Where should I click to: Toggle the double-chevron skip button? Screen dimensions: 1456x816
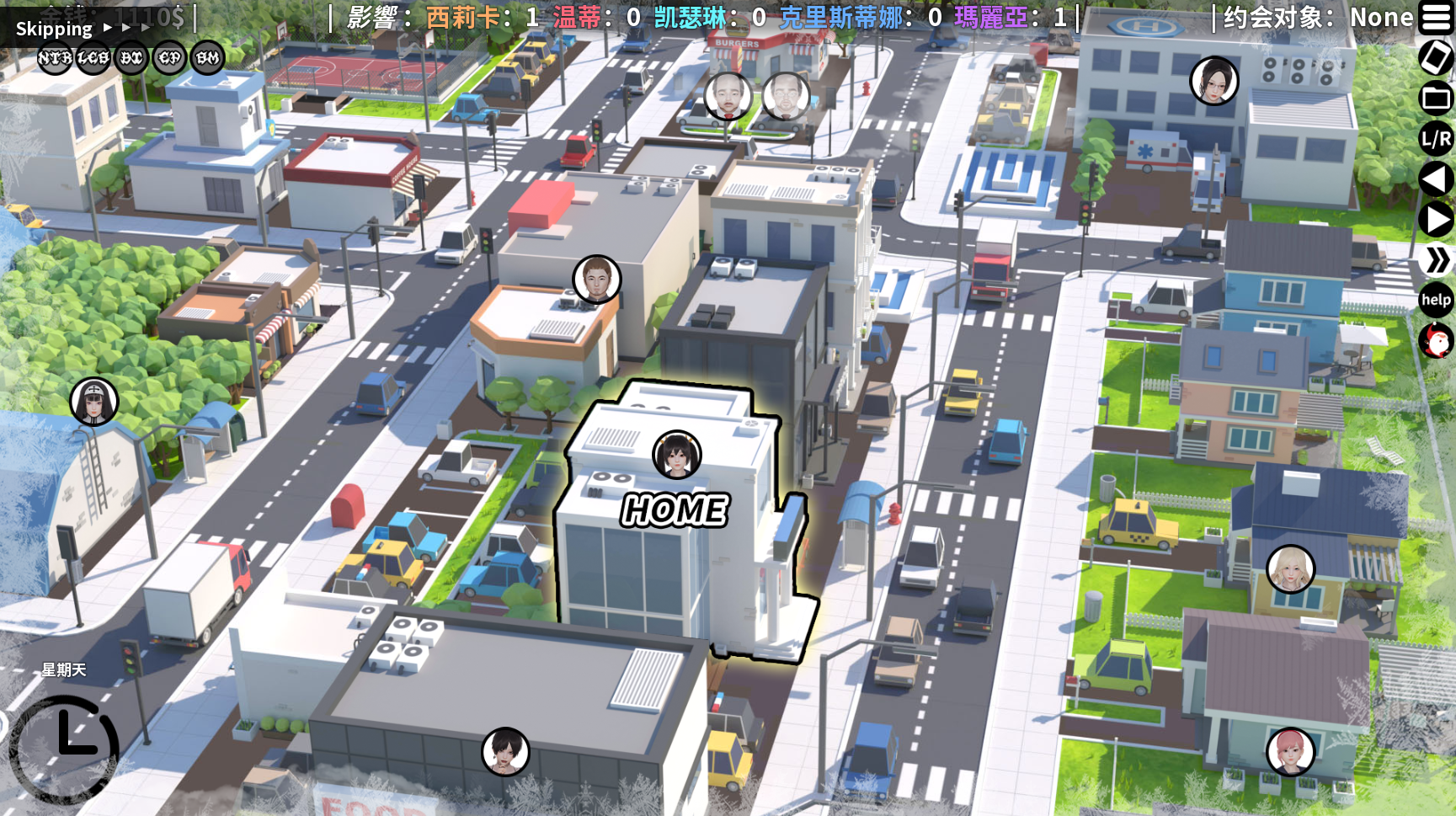pyautogui.click(x=1436, y=260)
